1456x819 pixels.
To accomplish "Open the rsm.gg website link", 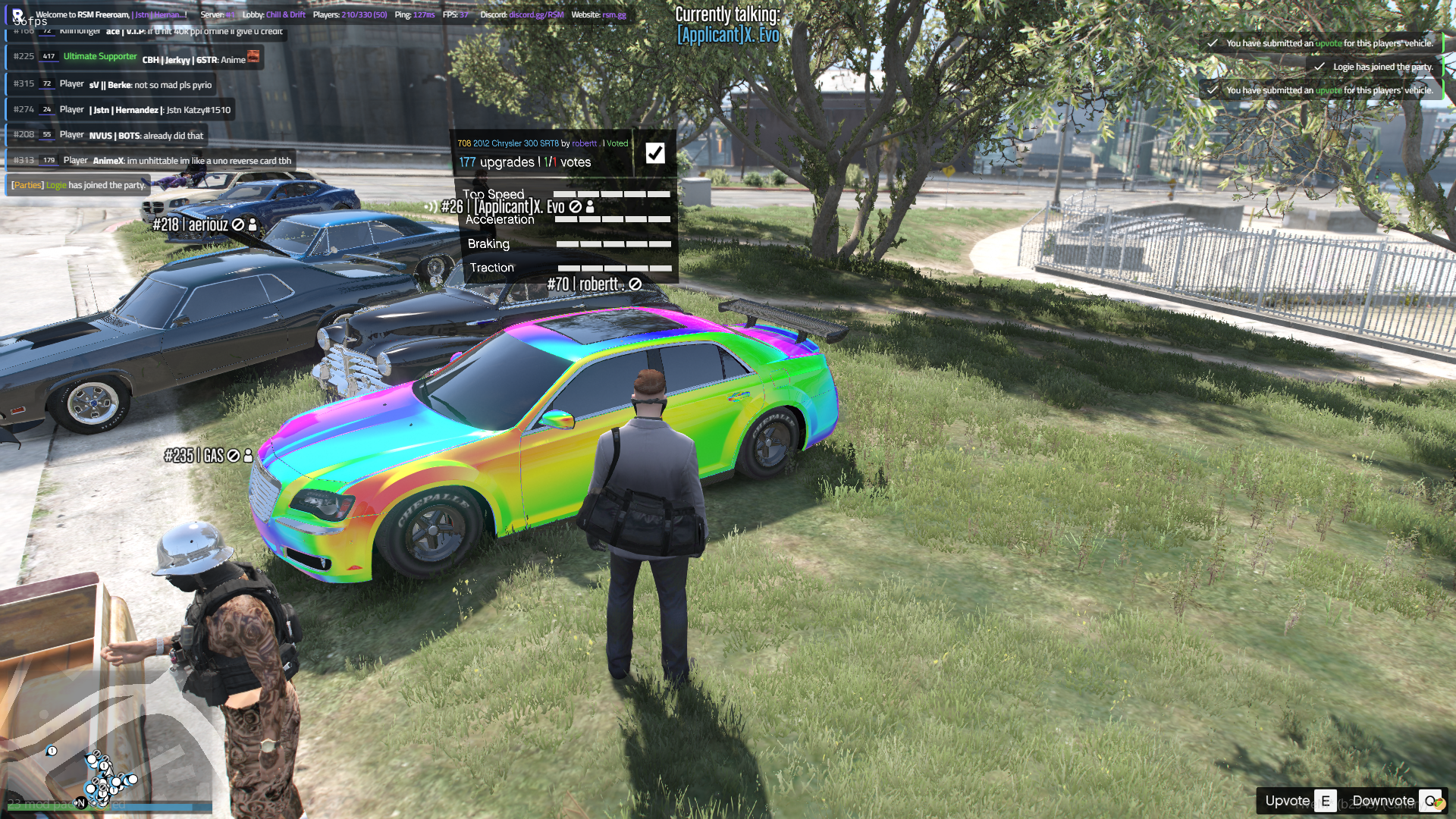I will pyautogui.click(x=614, y=14).
